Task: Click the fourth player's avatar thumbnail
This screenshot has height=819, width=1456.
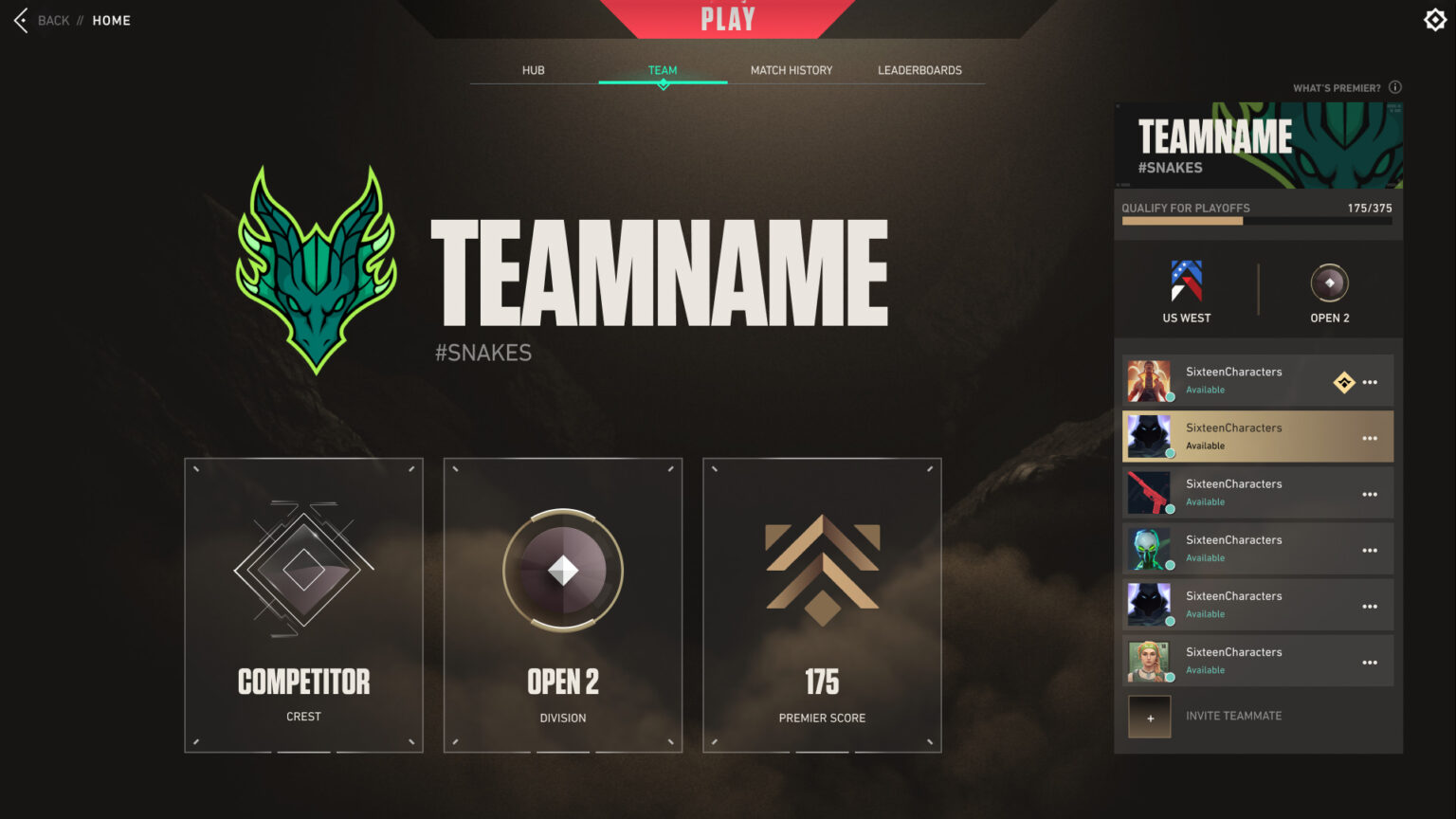Action: point(1150,548)
